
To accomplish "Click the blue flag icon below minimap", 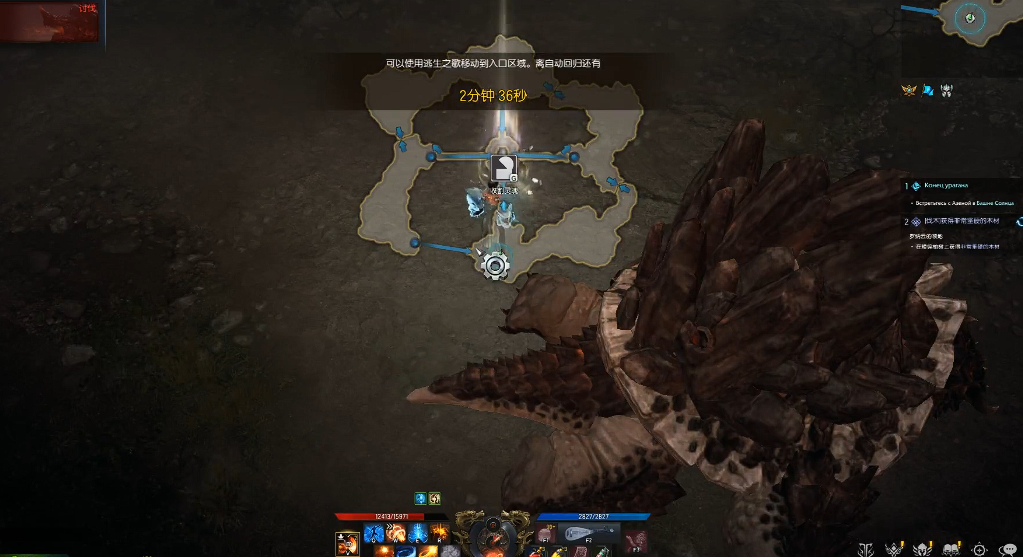I will (928, 90).
